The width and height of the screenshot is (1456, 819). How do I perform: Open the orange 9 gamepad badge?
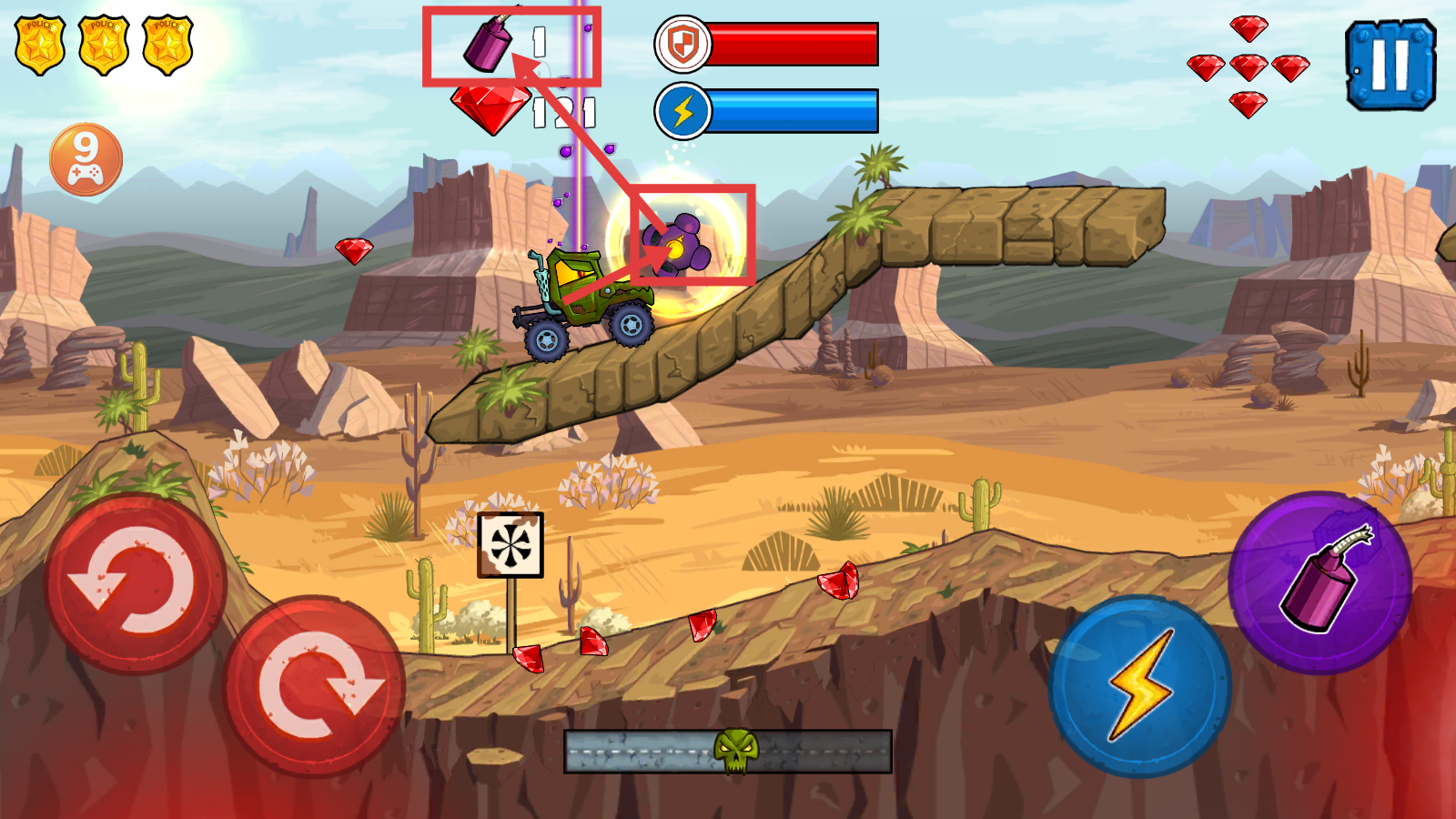tap(86, 159)
